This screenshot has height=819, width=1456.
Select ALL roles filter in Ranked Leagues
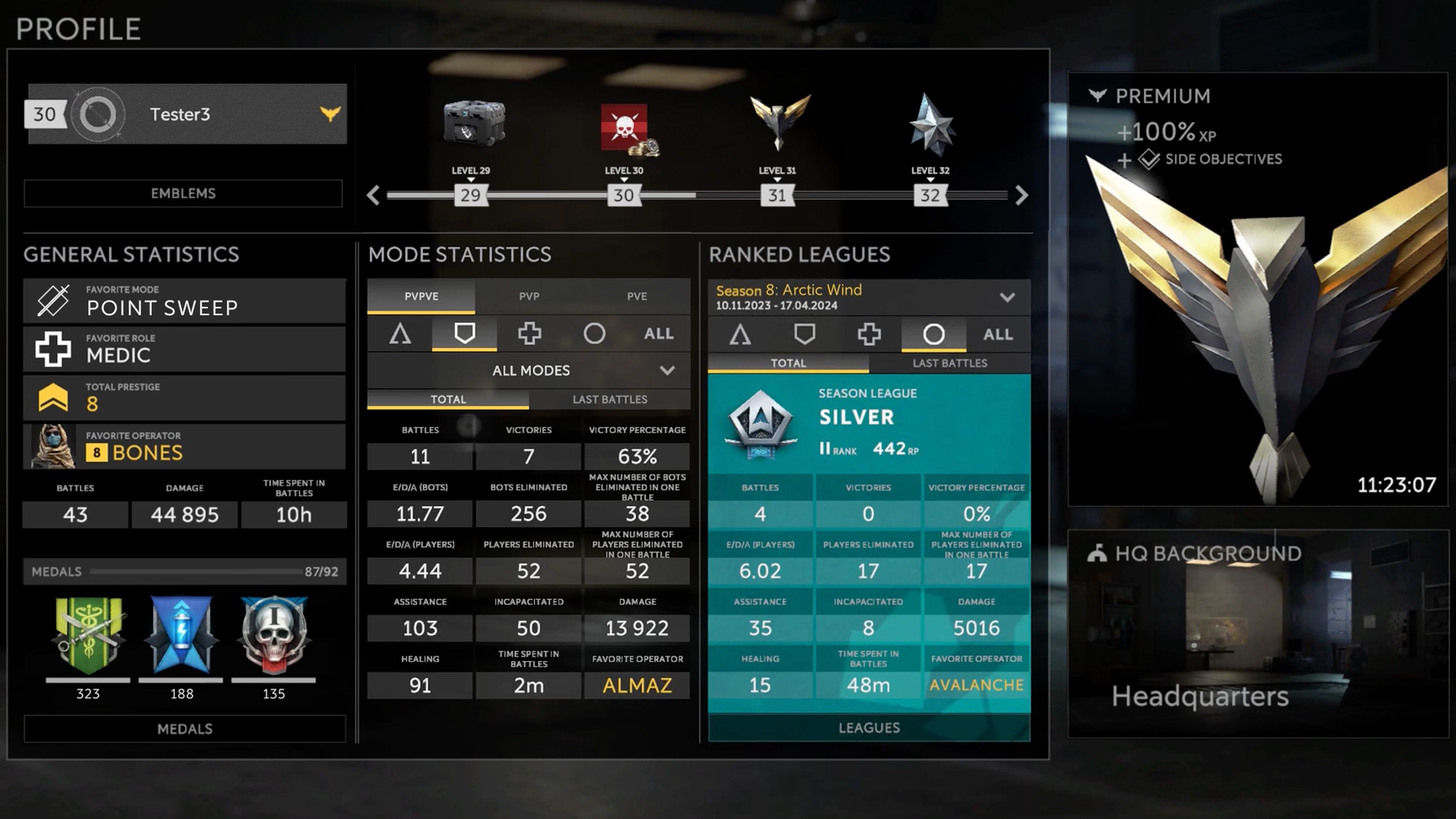(x=998, y=334)
